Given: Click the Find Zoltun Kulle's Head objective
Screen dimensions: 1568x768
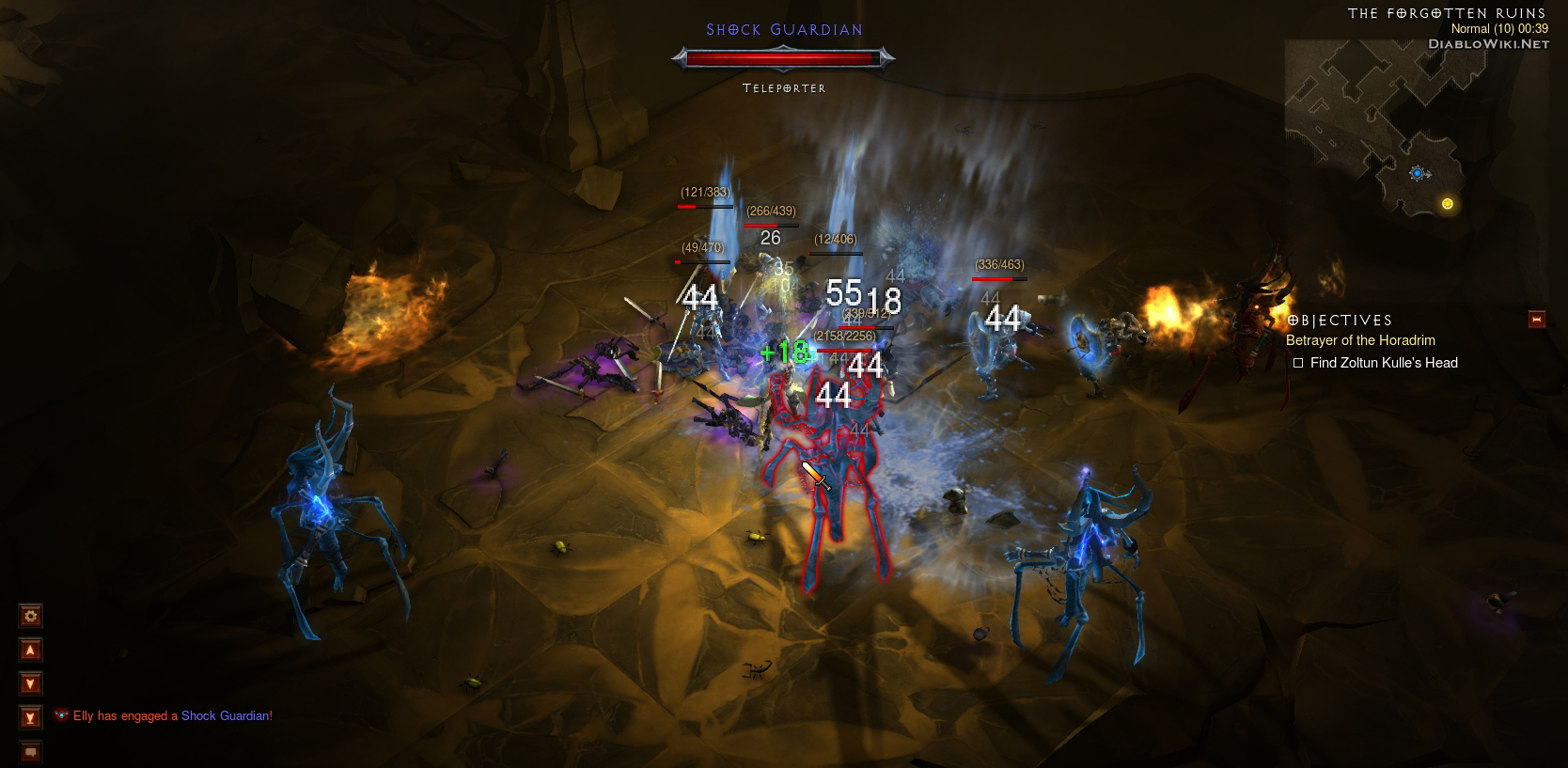Looking at the screenshot, I should [x=1383, y=363].
